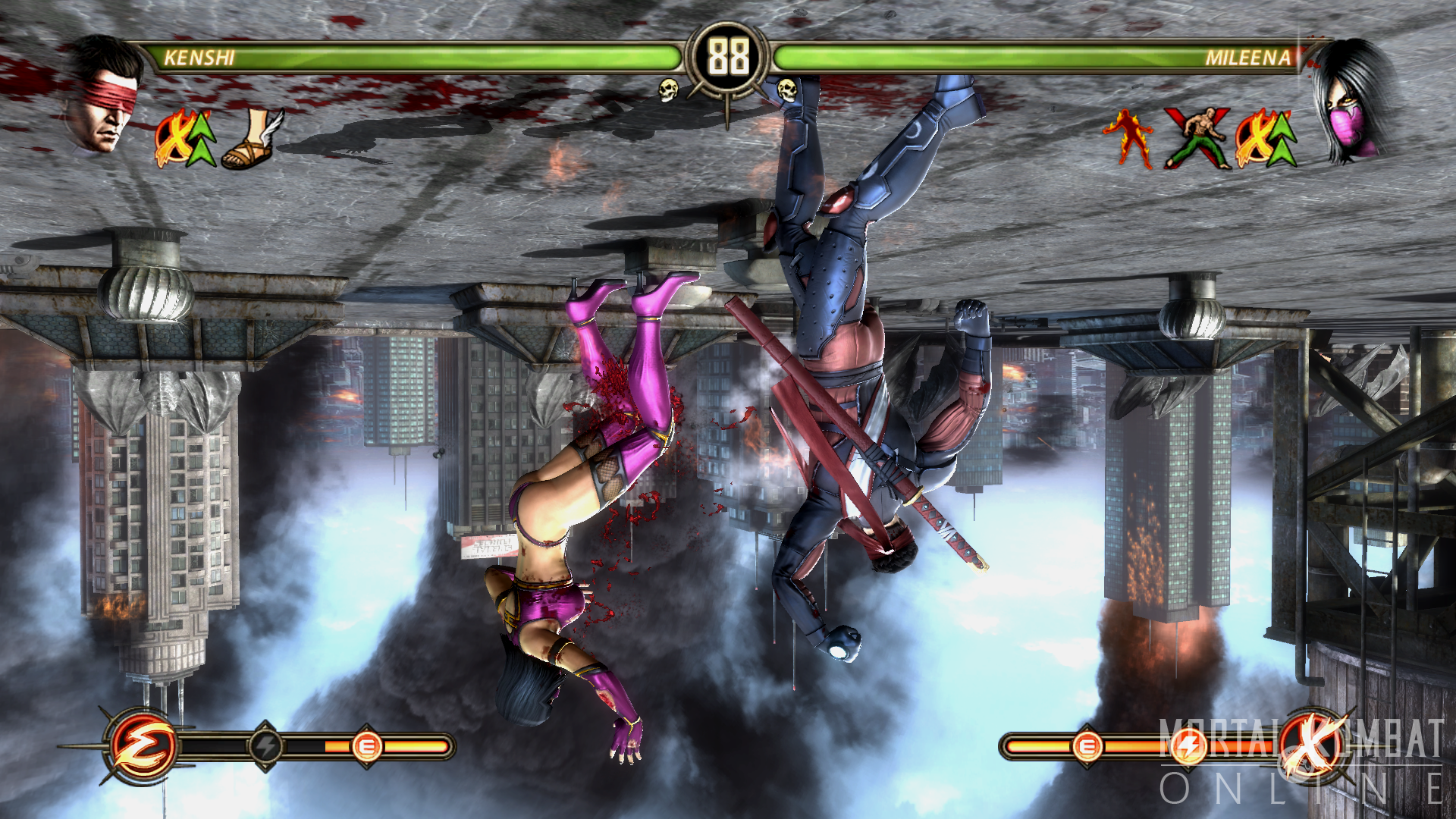This screenshot has height=819, width=1456.
Task: Select Mileena's masked portrait
Action: click(x=1354, y=100)
